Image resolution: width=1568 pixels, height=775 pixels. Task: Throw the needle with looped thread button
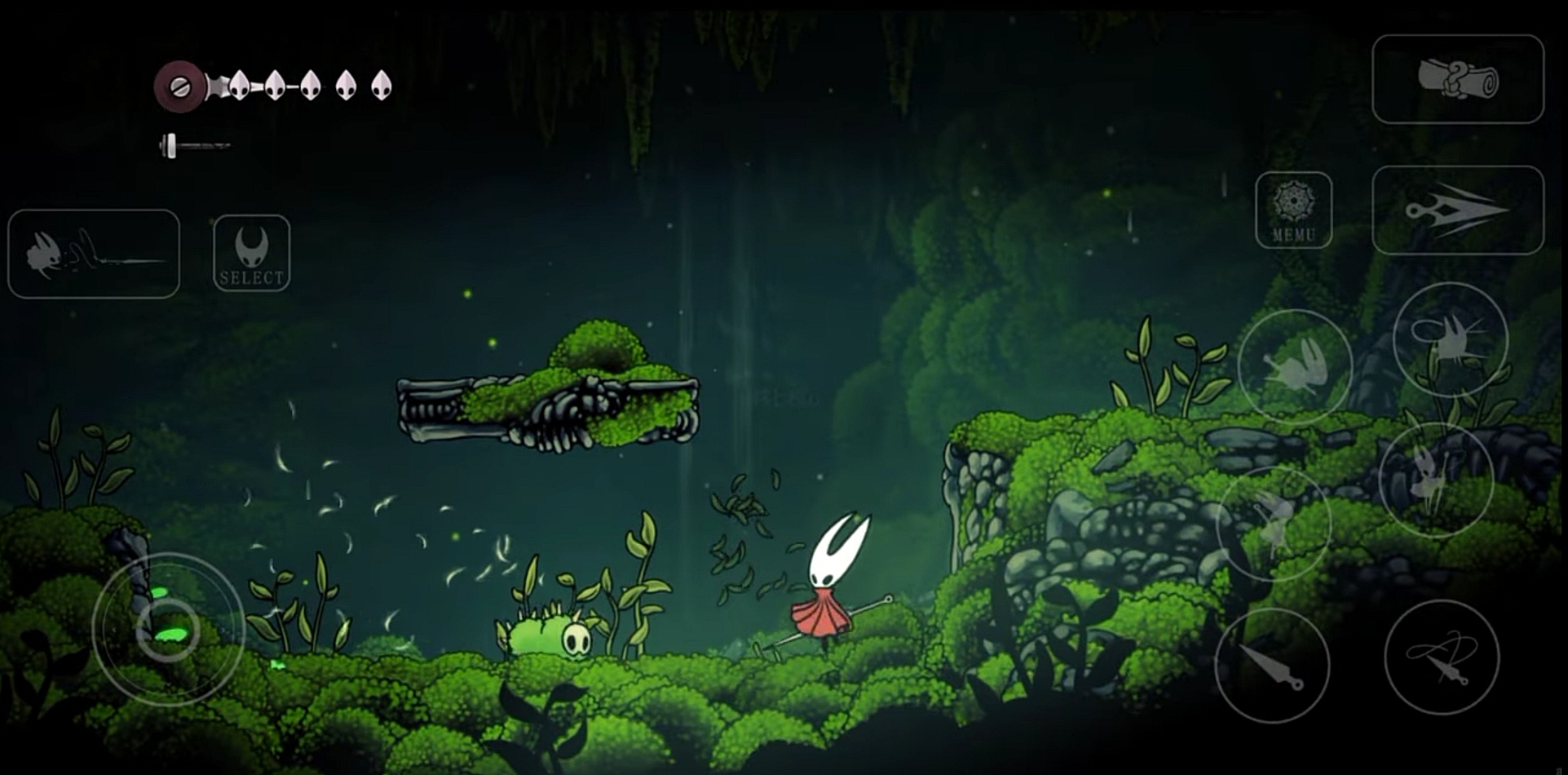[x=1441, y=658]
